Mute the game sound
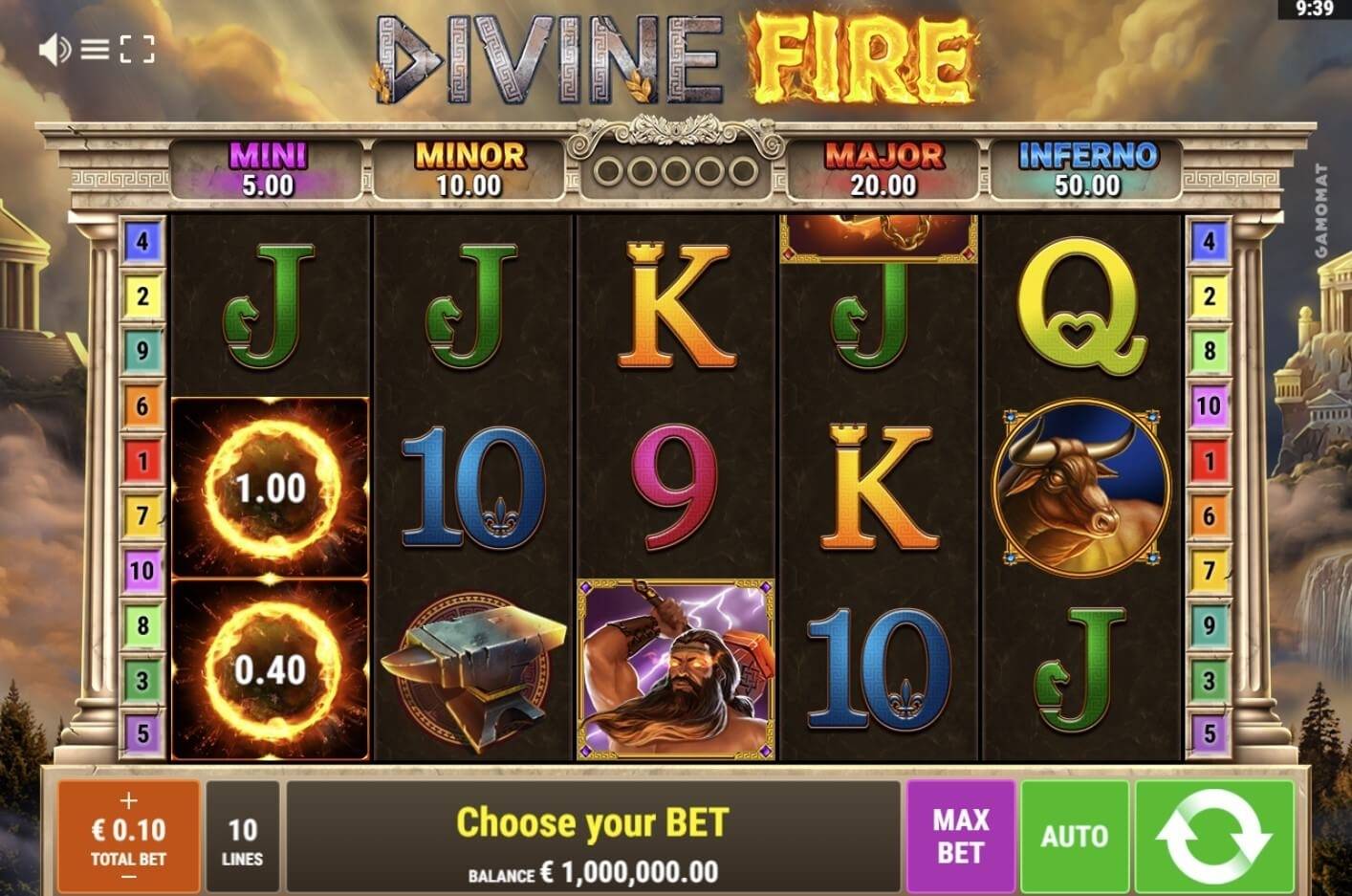 click(x=53, y=49)
